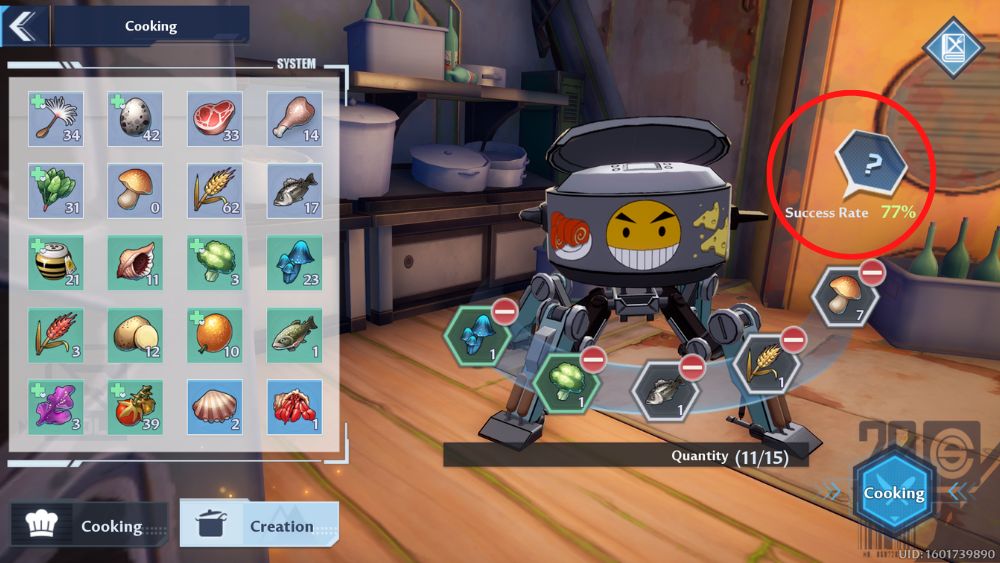Pick the poultry drumstick ingredient
The image size is (1000, 563).
(x=294, y=119)
